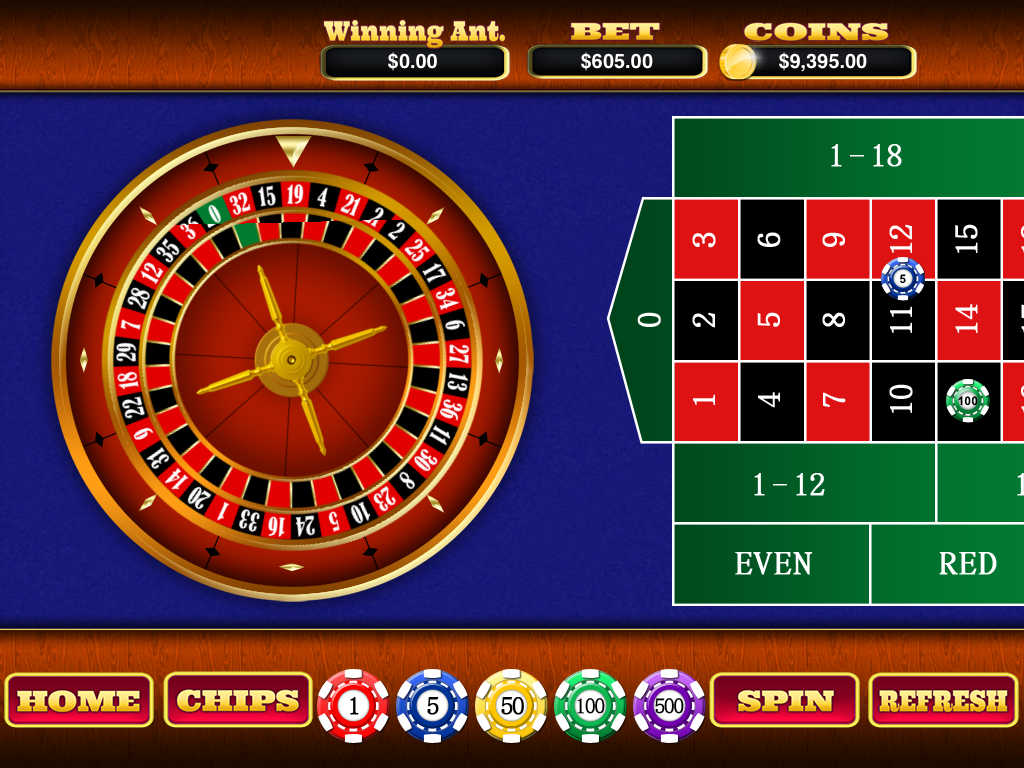Pick the yellow 50 chip

tap(511, 706)
